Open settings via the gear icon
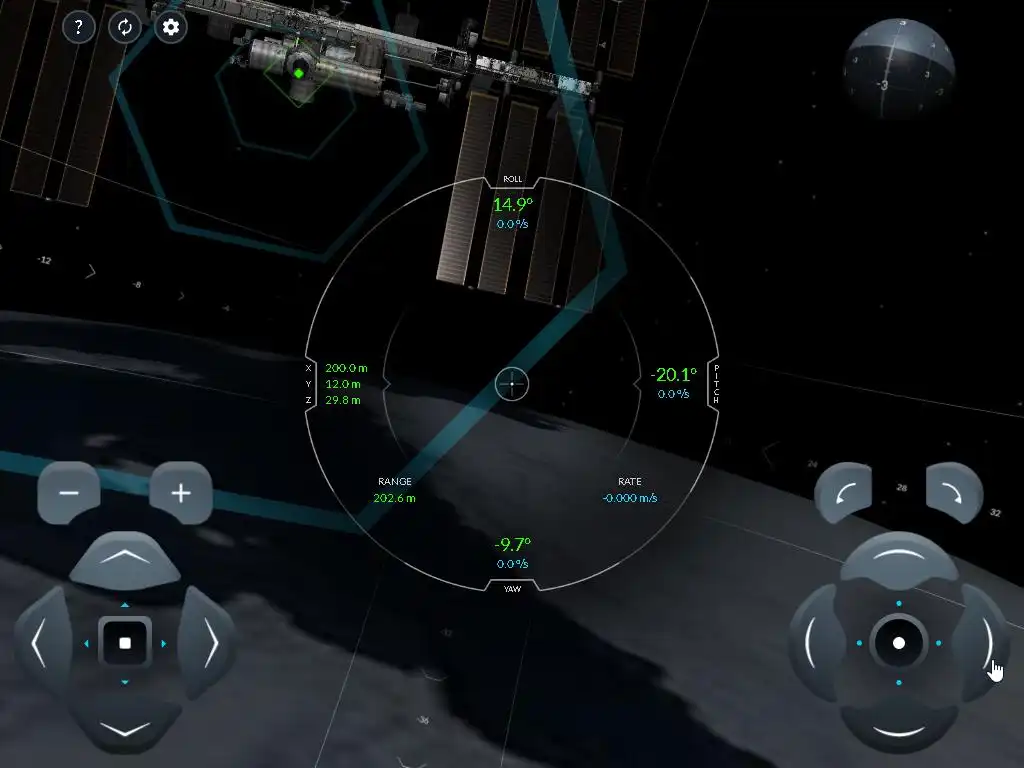 (171, 27)
